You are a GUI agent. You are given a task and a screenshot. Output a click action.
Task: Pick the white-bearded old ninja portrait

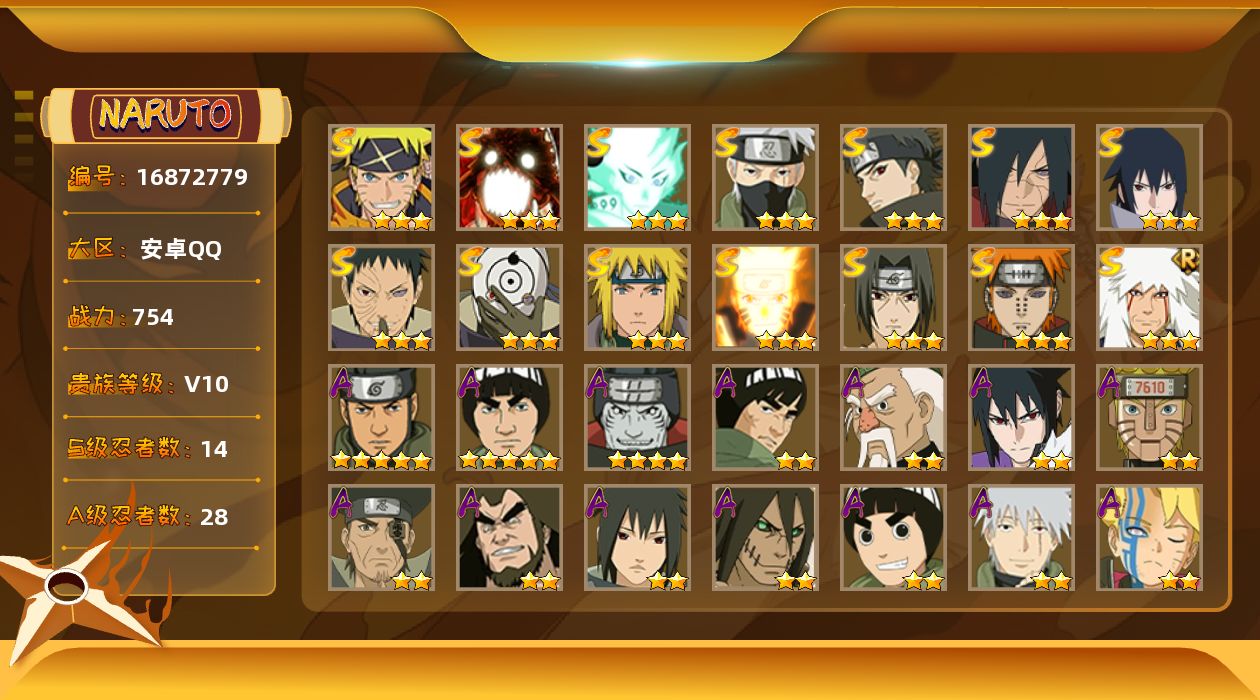coord(893,417)
